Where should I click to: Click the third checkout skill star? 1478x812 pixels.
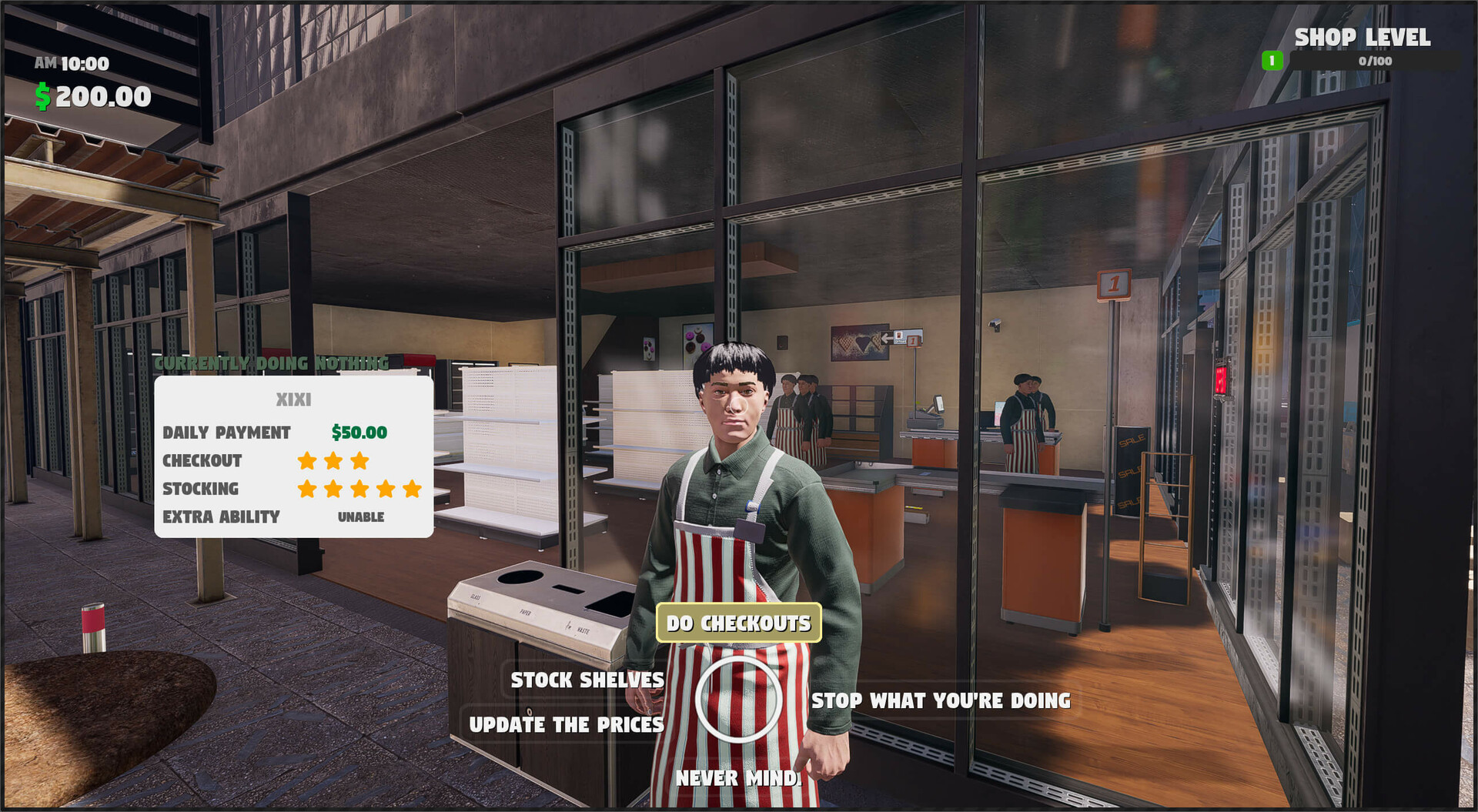pyautogui.click(x=359, y=460)
